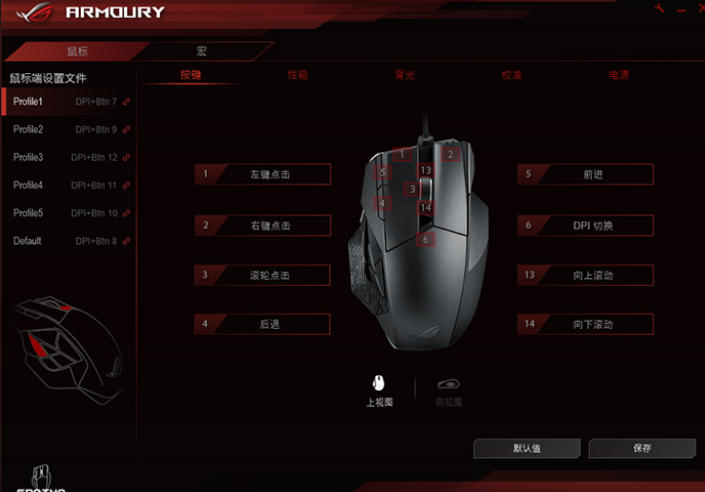This screenshot has width=705, height=492.
Task: Show the 侧视图 side view of the mouse
Action: pos(450,388)
